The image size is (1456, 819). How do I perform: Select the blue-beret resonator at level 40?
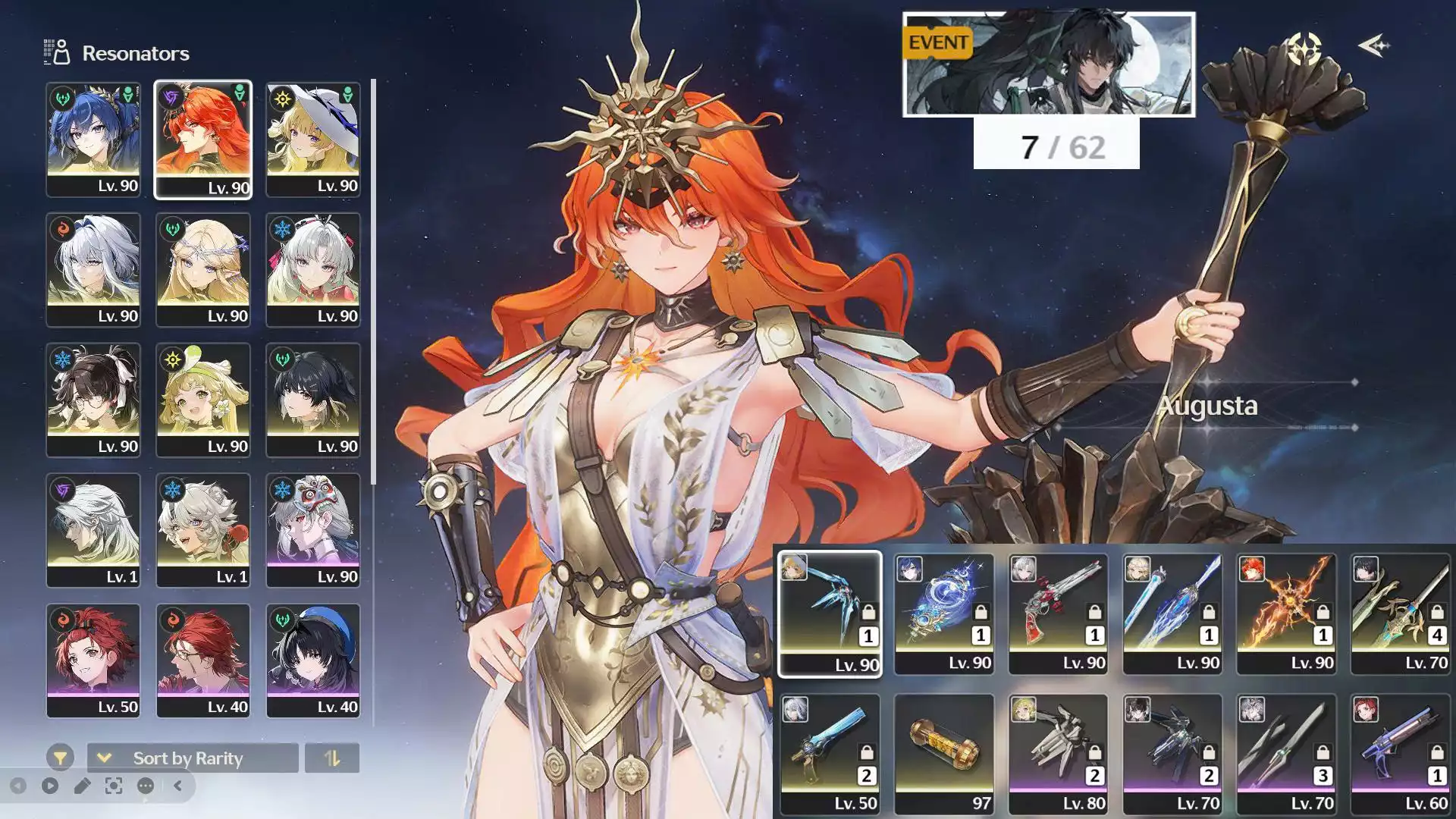pos(313,660)
